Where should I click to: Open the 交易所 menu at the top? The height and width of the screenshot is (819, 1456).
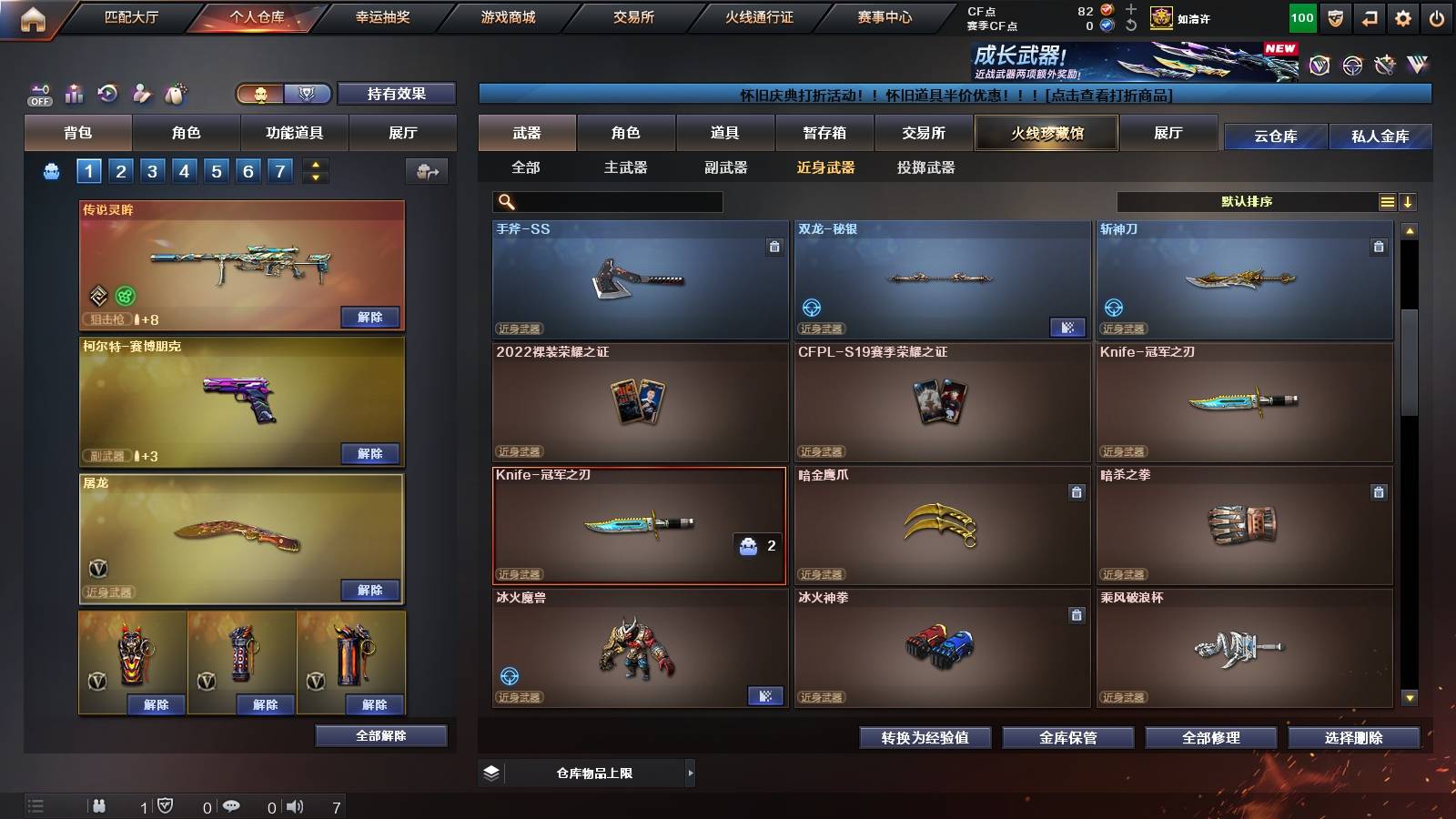tap(632, 17)
